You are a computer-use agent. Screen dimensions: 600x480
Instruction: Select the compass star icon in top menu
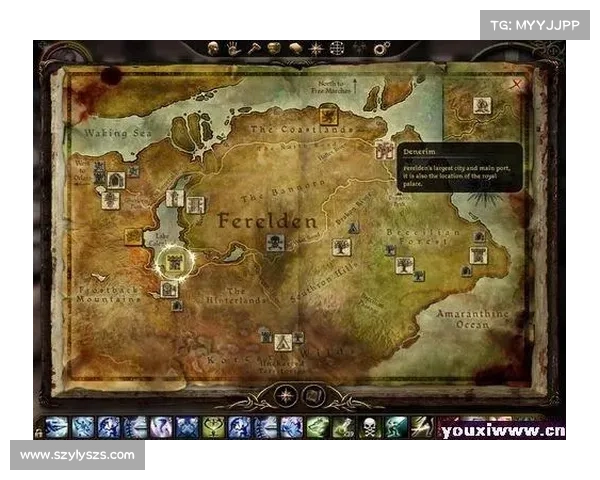[x=316, y=47]
